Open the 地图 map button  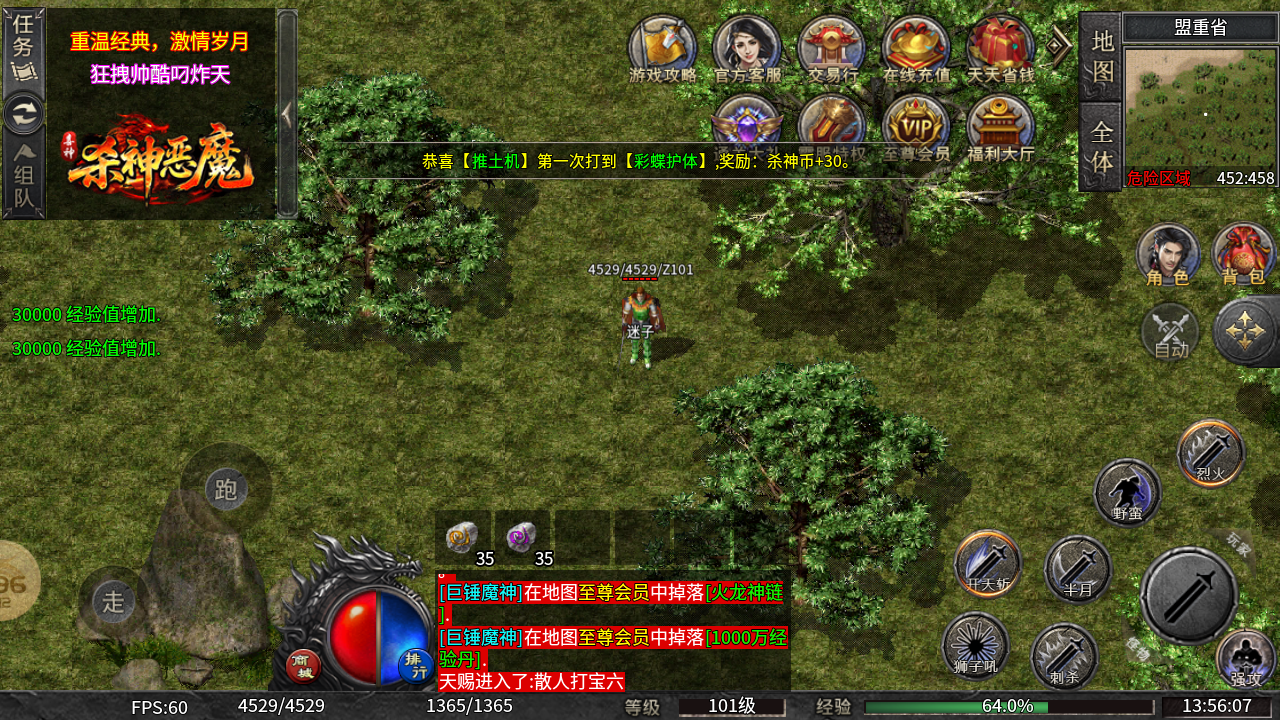[1101, 56]
